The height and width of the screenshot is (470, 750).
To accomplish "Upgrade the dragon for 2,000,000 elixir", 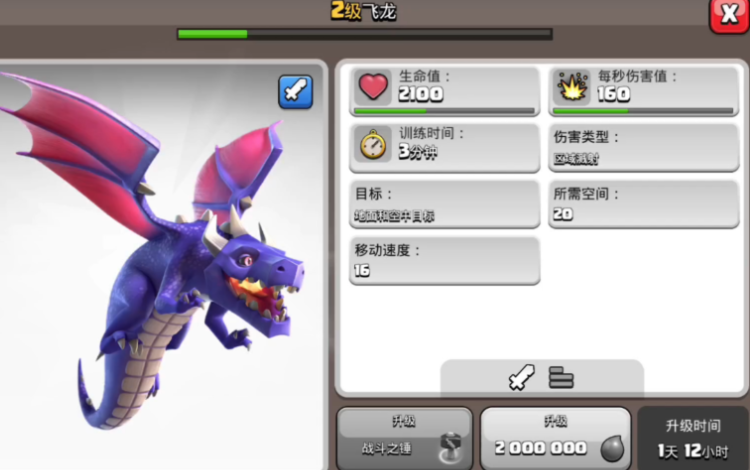I will tap(555, 438).
